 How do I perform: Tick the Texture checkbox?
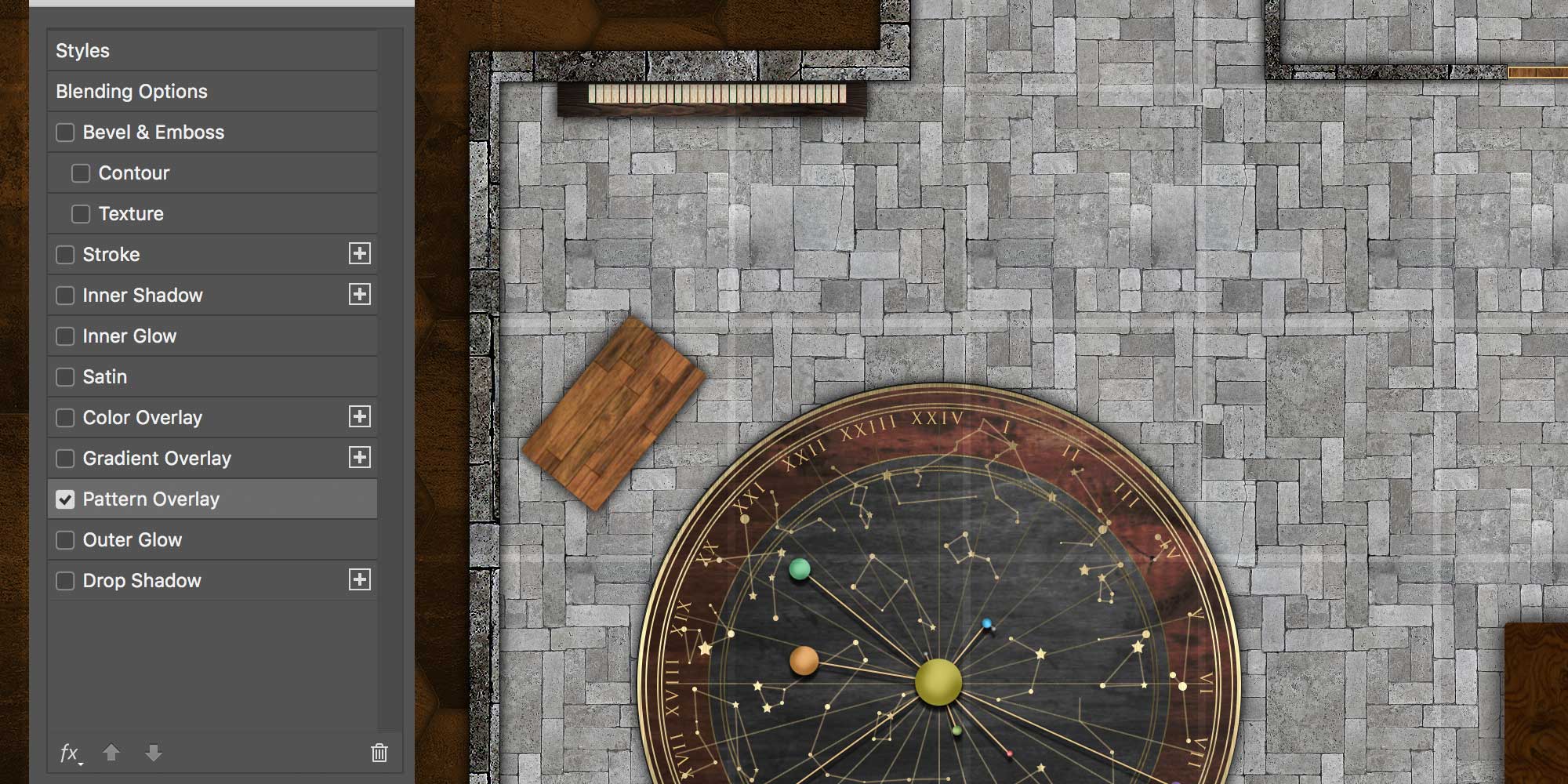81,214
